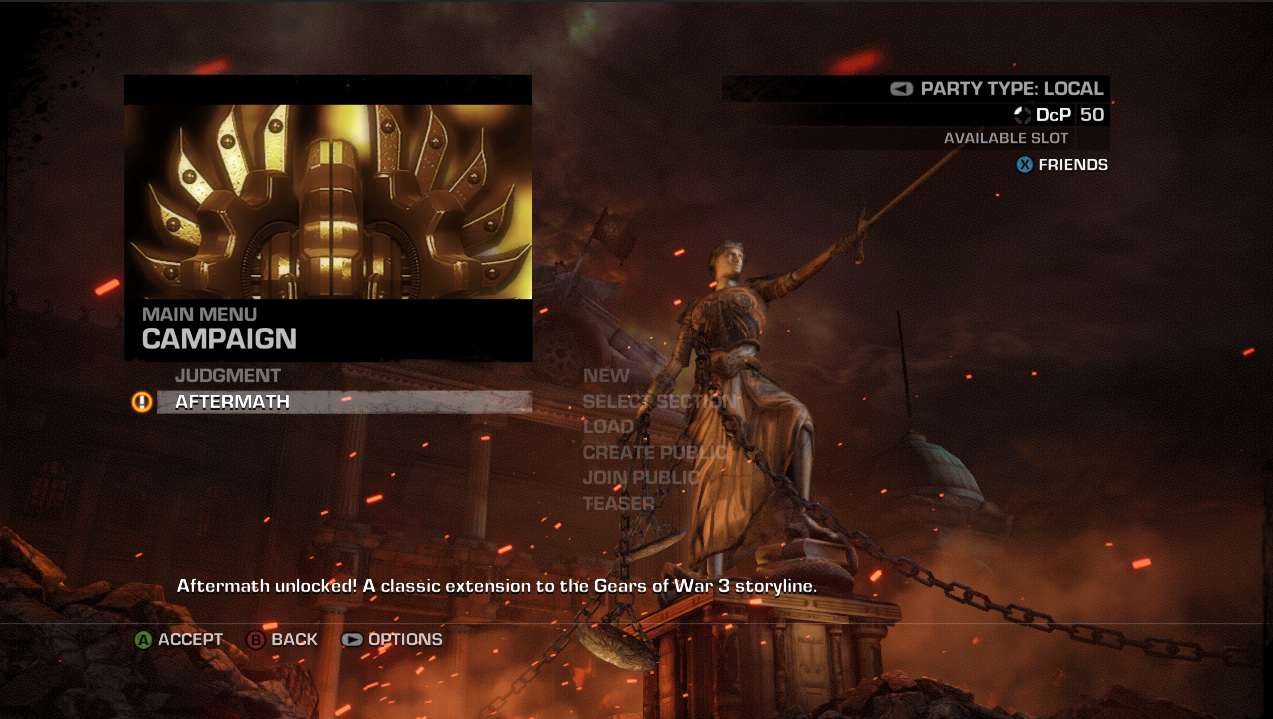Choose the Aftermath campaign entry
The image size is (1273, 719).
(232, 402)
